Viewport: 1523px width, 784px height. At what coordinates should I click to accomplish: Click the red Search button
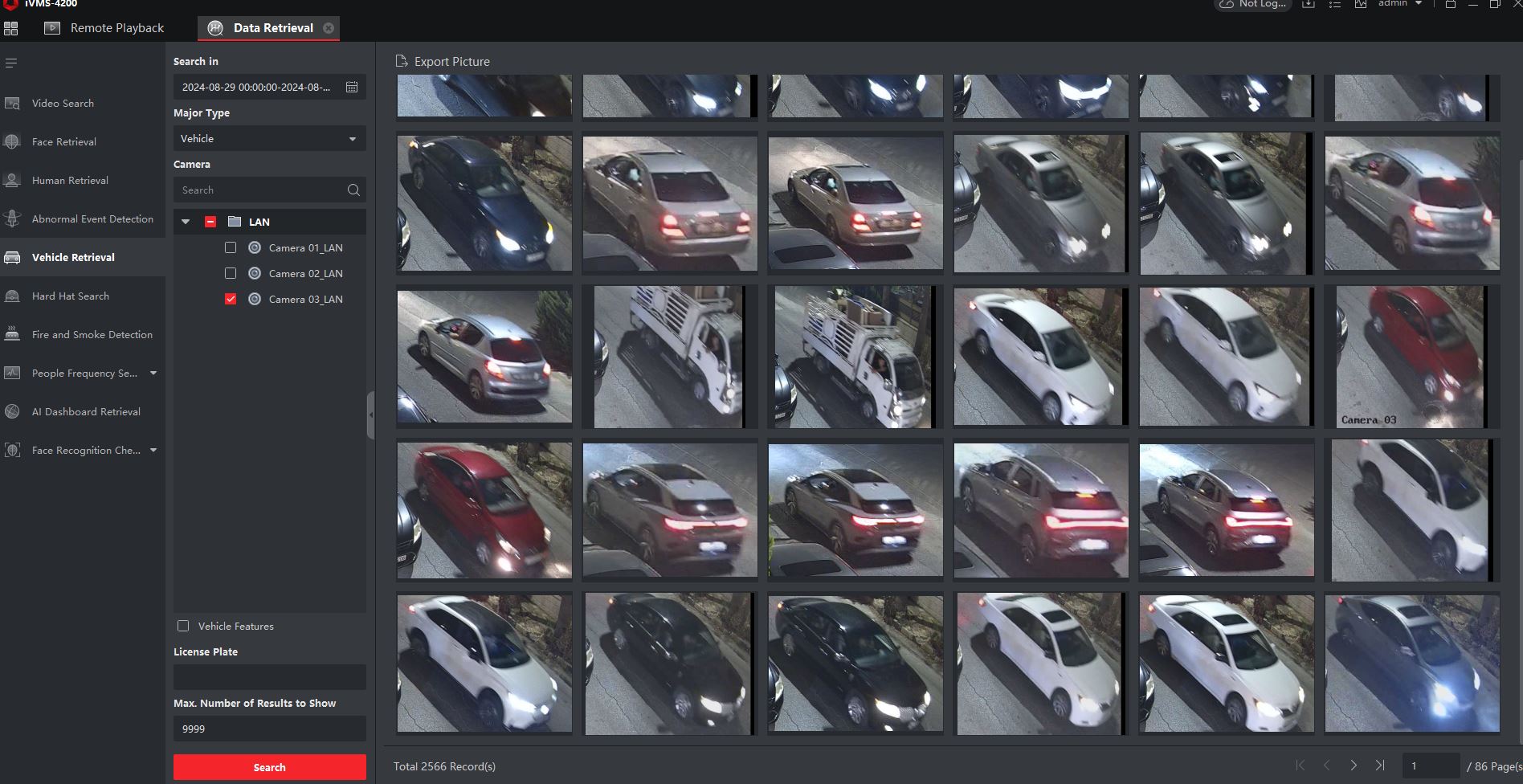click(269, 767)
